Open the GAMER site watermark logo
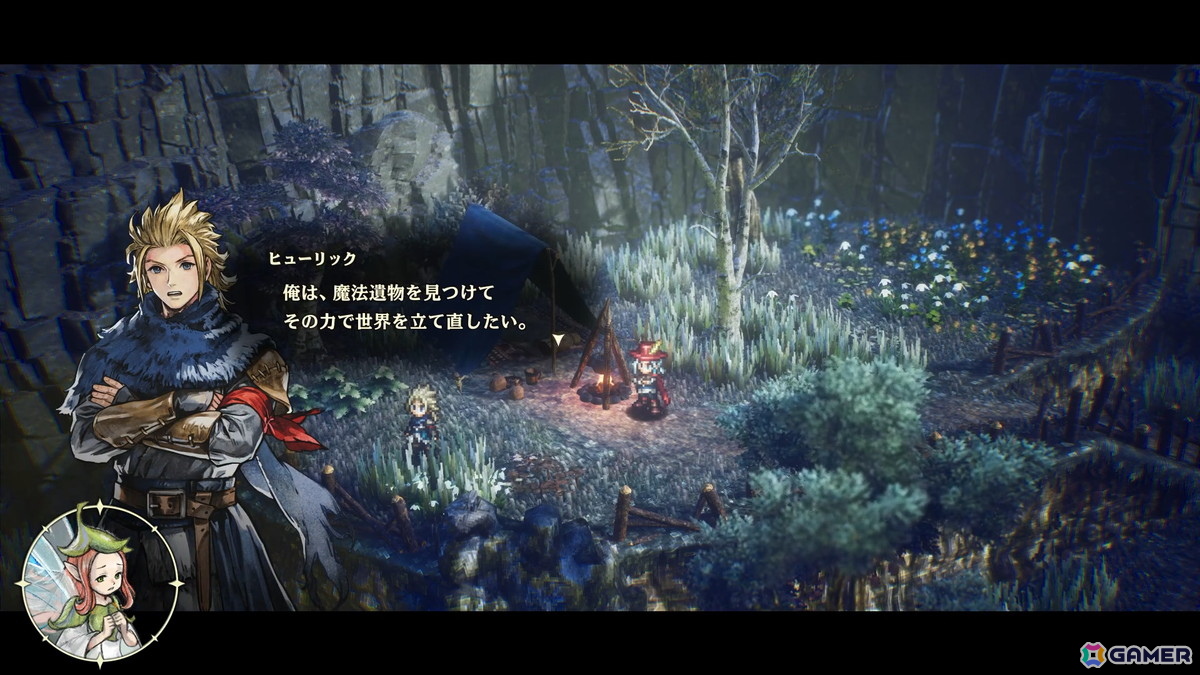The image size is (1200, 675). point(1136,654)
